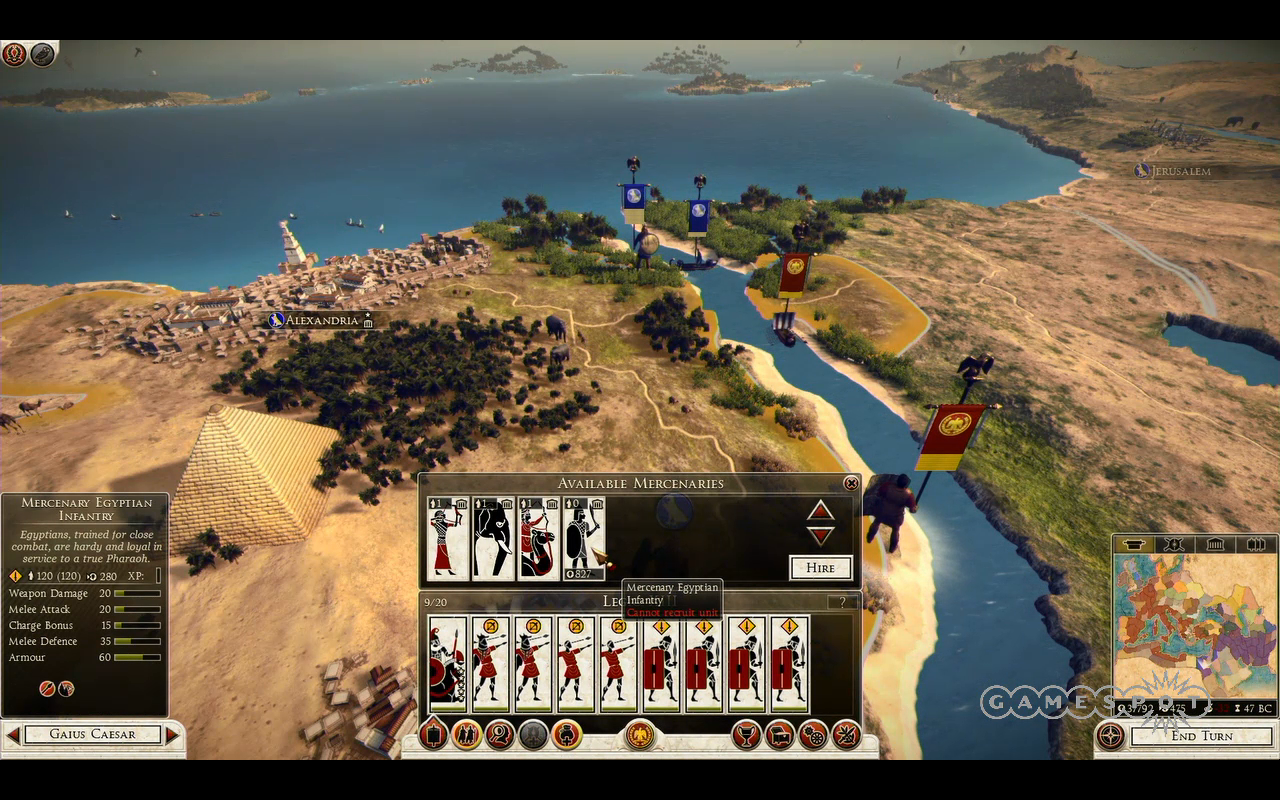Image resolution: width=1280 pixels, height=800 pixels.
Task: Select the next general arrow beside Gaius Caesar
Action: [172, 735]
